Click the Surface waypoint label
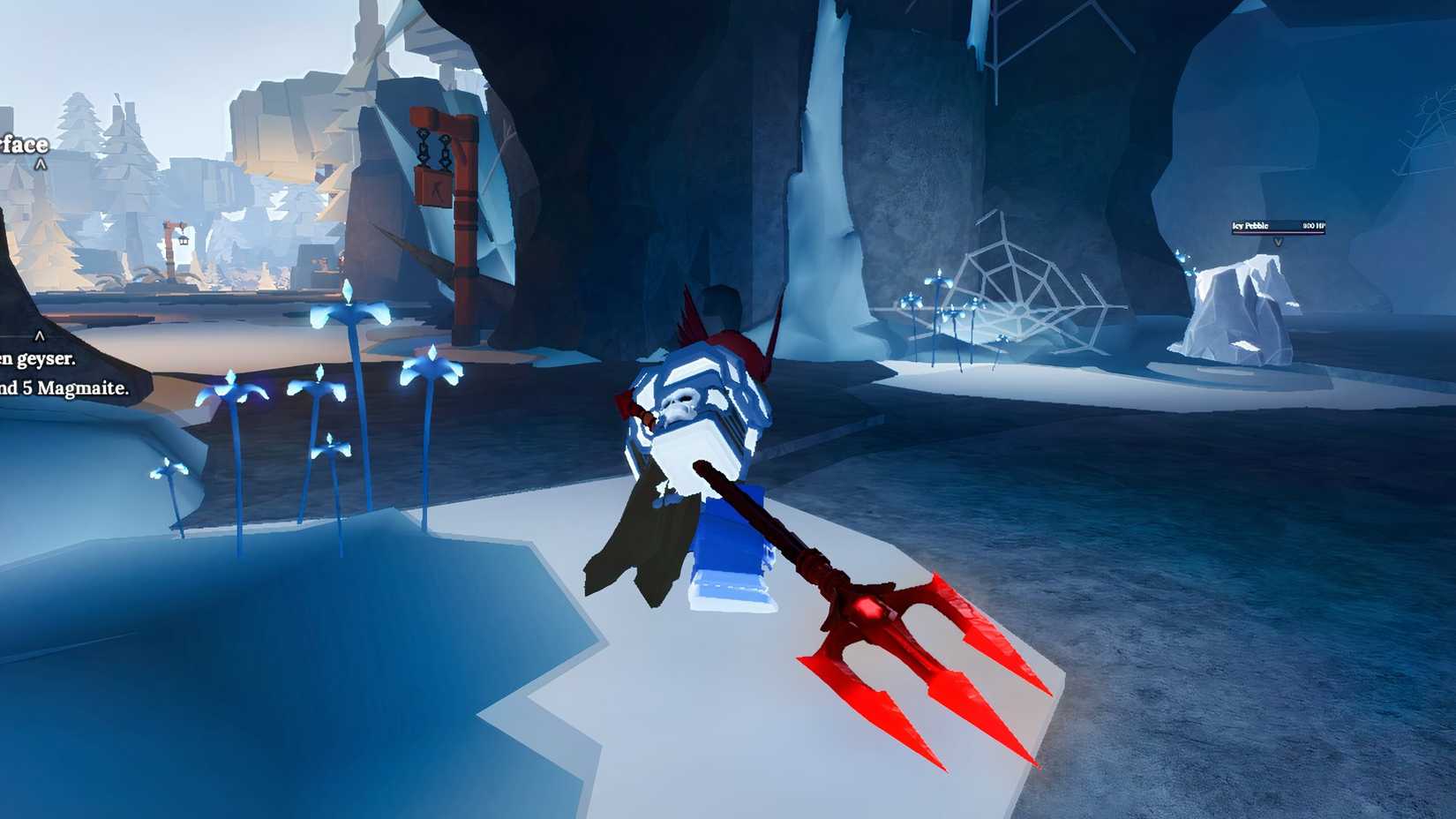The height and width of the screenshot is (819, 1456). click(x=22, y=144)
